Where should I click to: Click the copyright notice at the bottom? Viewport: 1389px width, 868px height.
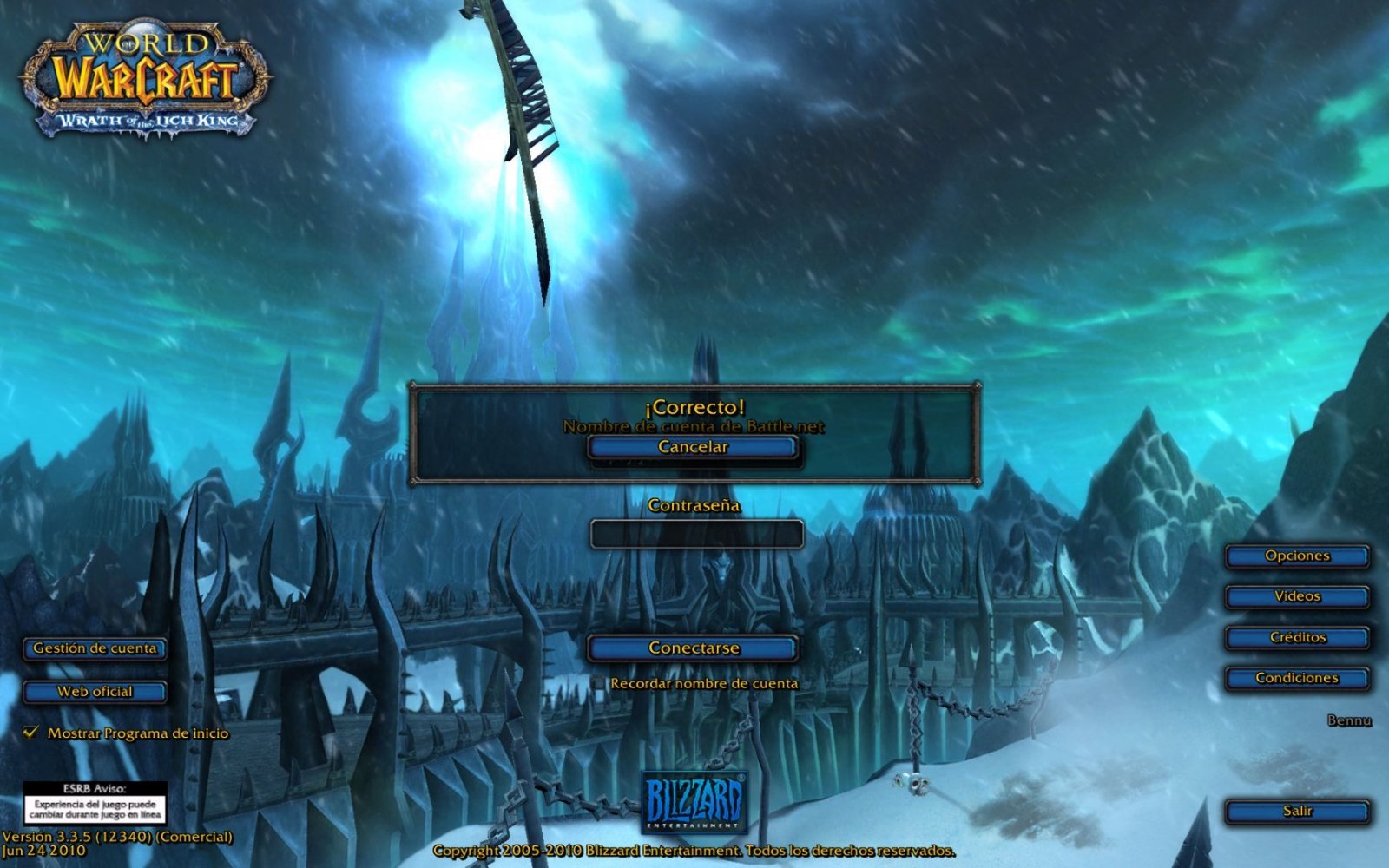pos(694,852)
